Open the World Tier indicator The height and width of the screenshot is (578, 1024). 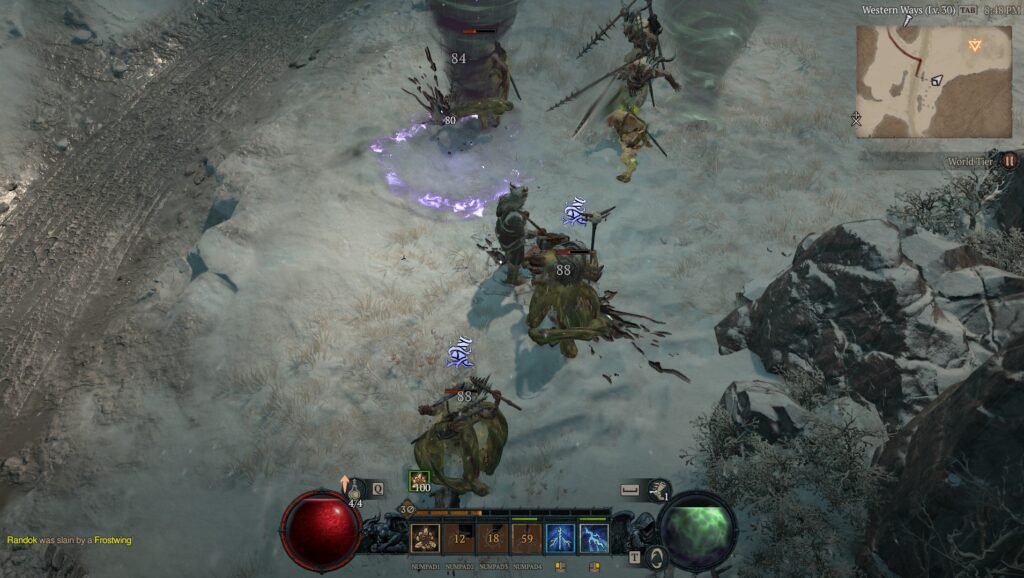[1010, 160]
